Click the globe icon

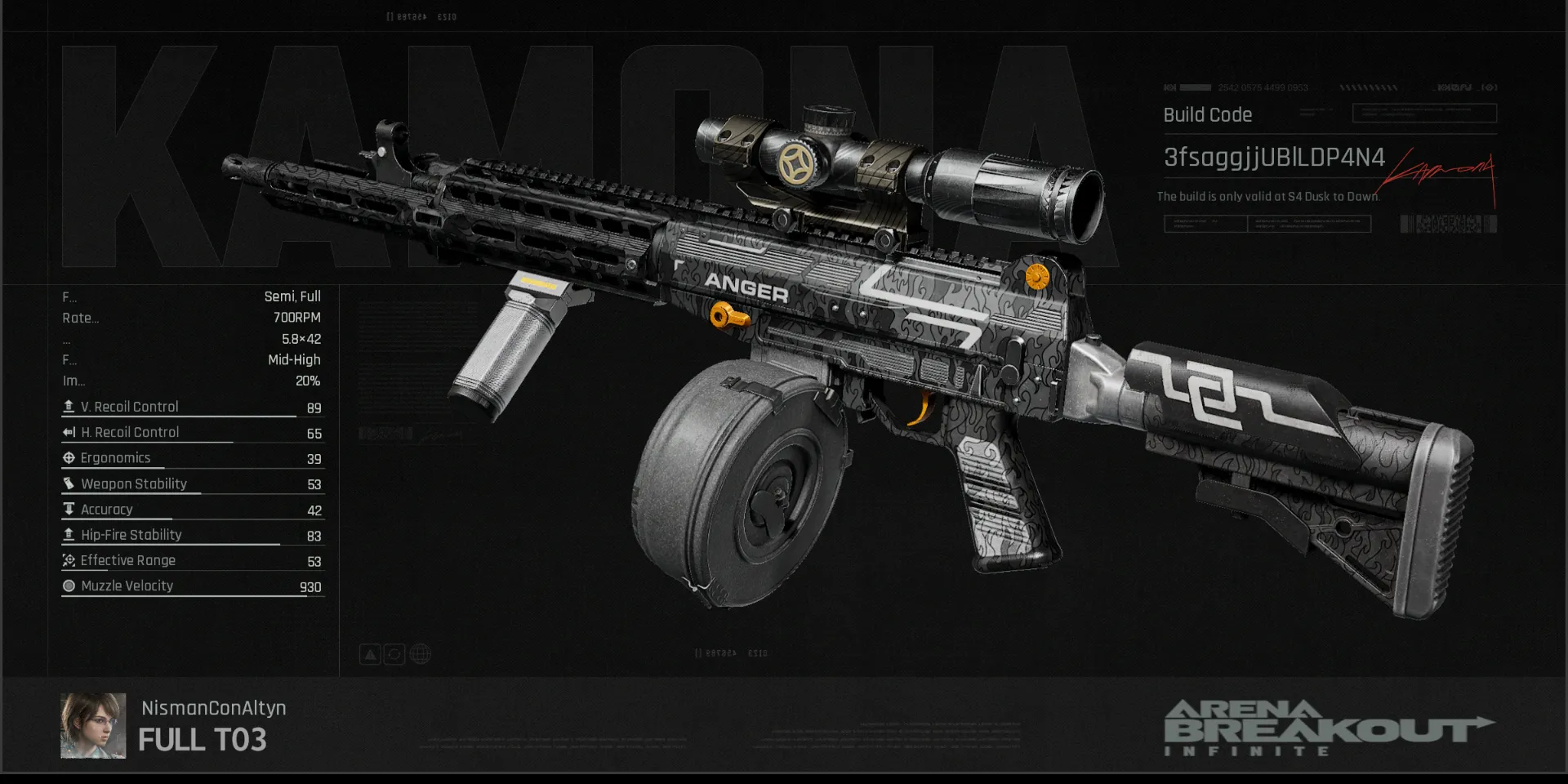[420, 654]
